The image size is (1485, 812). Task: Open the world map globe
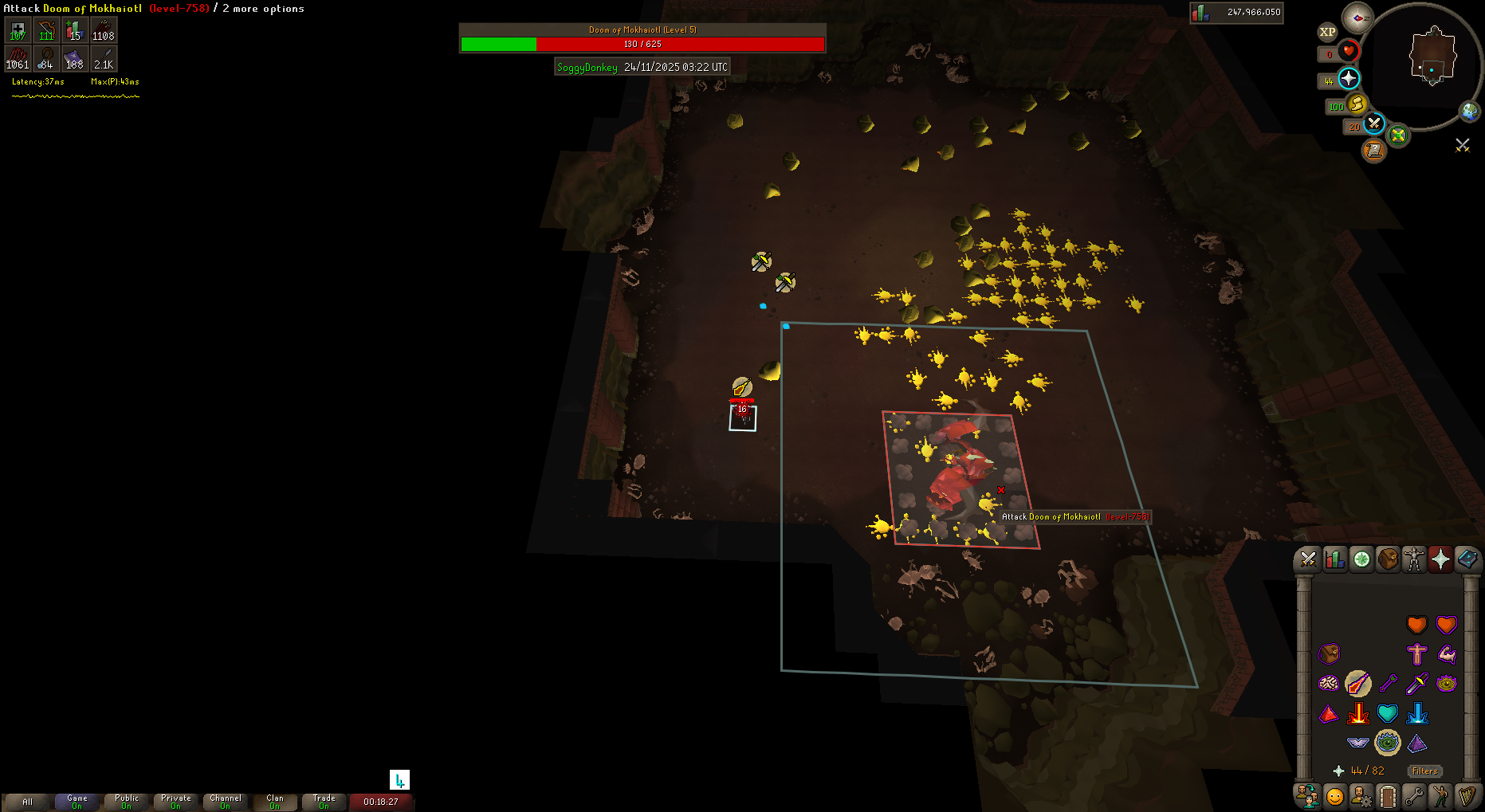pyautogui.click(x=1469, y=112)
